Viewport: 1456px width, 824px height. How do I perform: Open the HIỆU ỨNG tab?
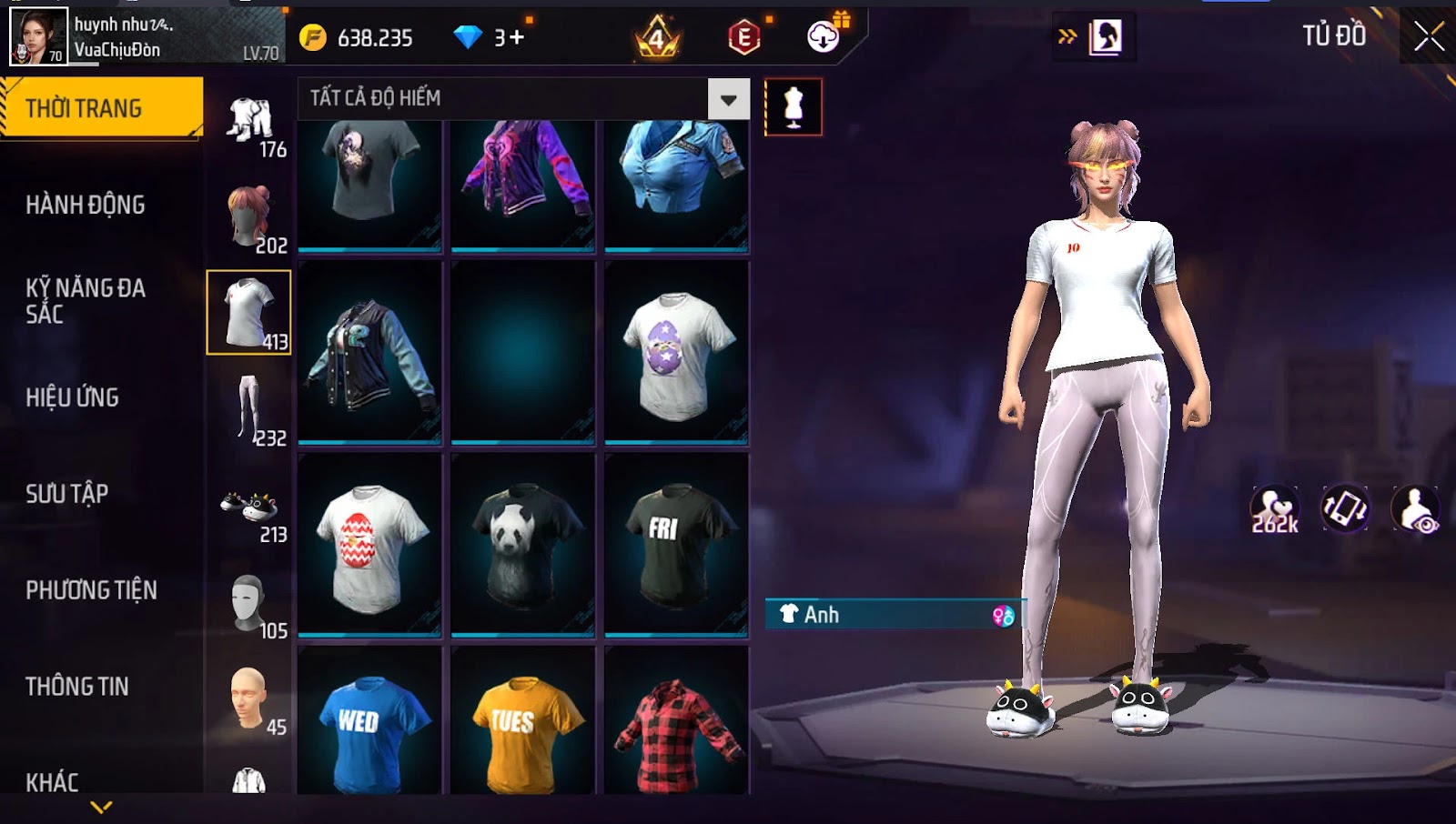coord(73,397)
